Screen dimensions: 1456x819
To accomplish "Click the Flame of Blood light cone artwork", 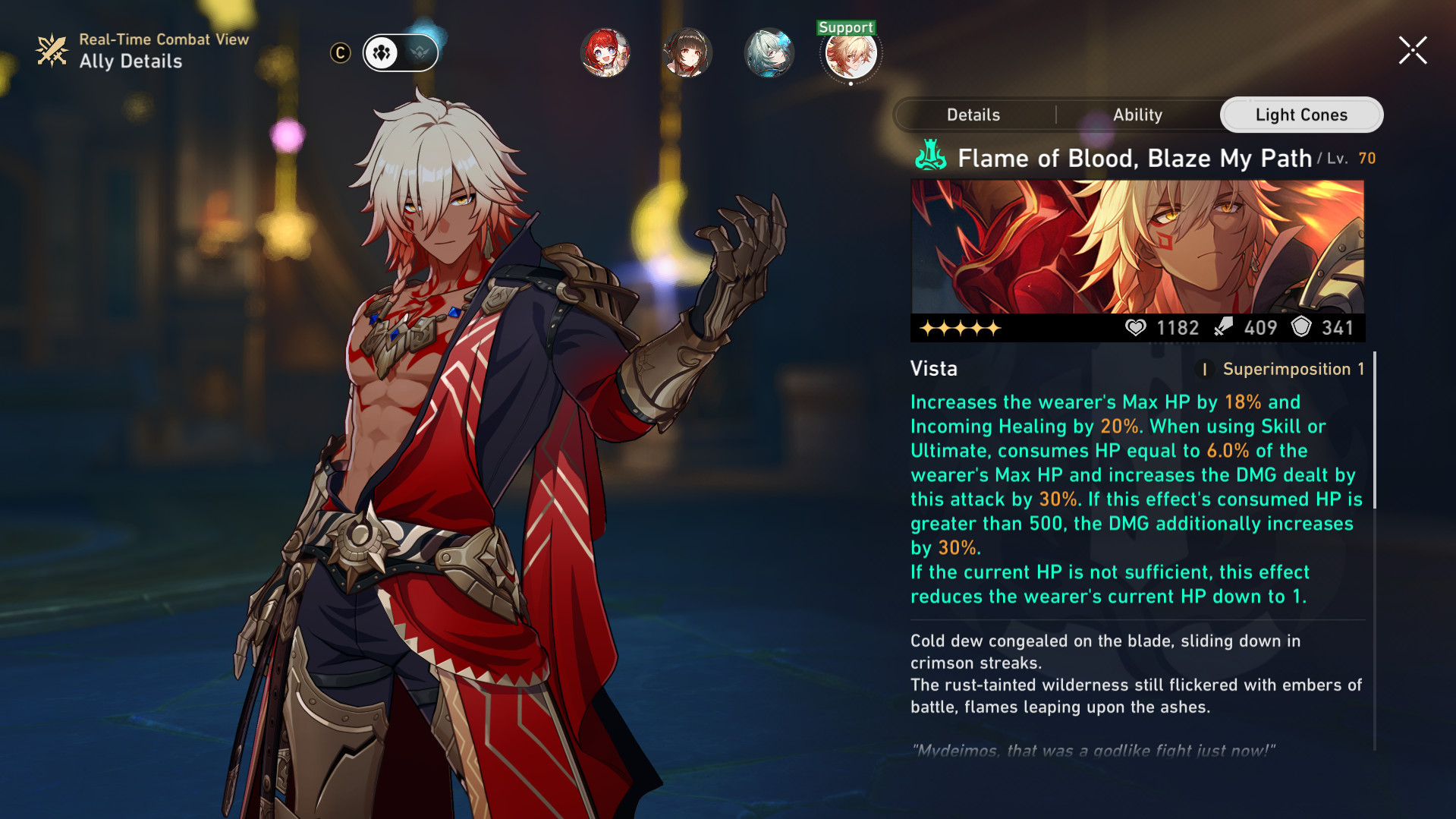I will click(x=1137, y=247).
